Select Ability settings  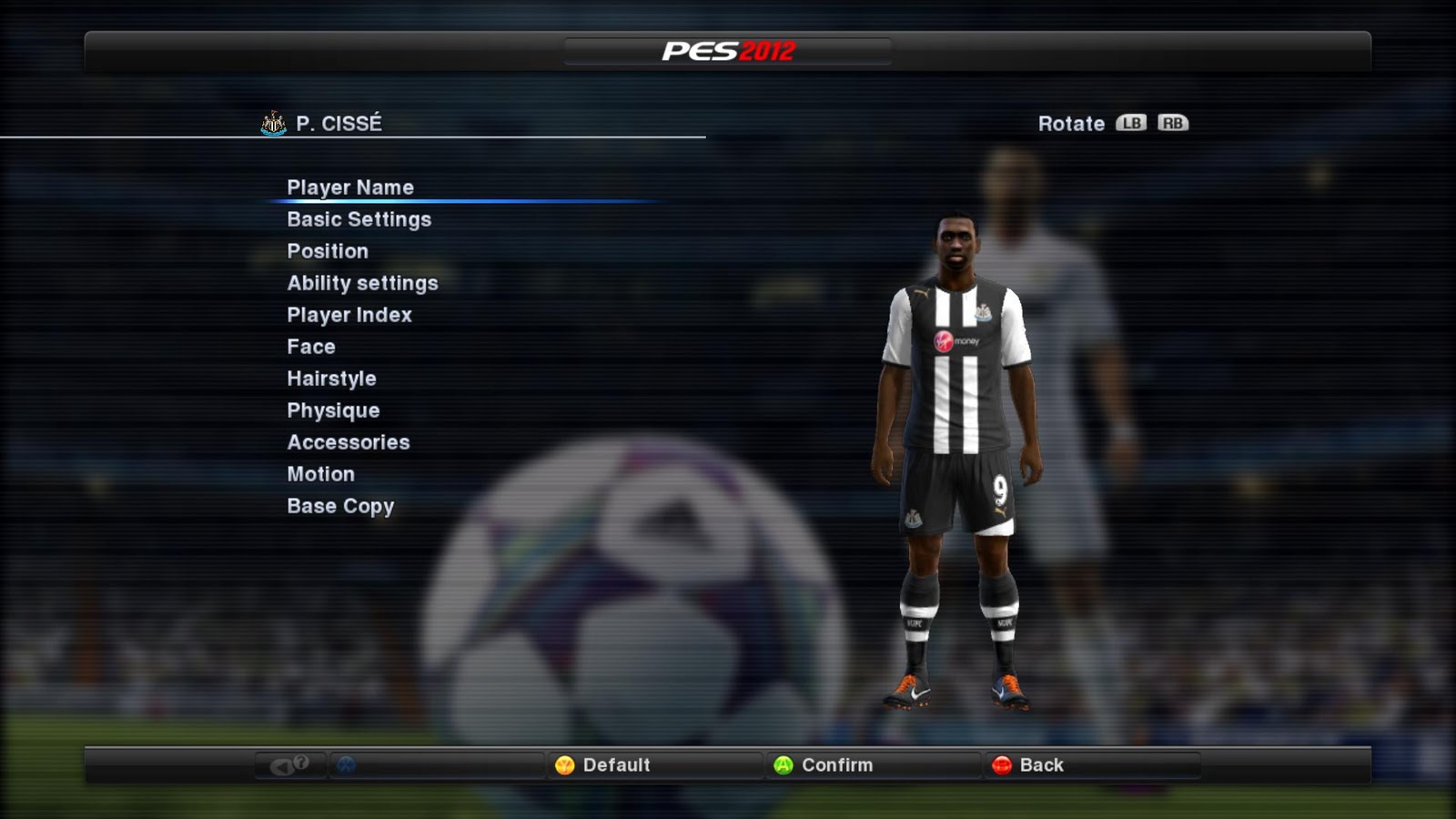tap(361, 282)
